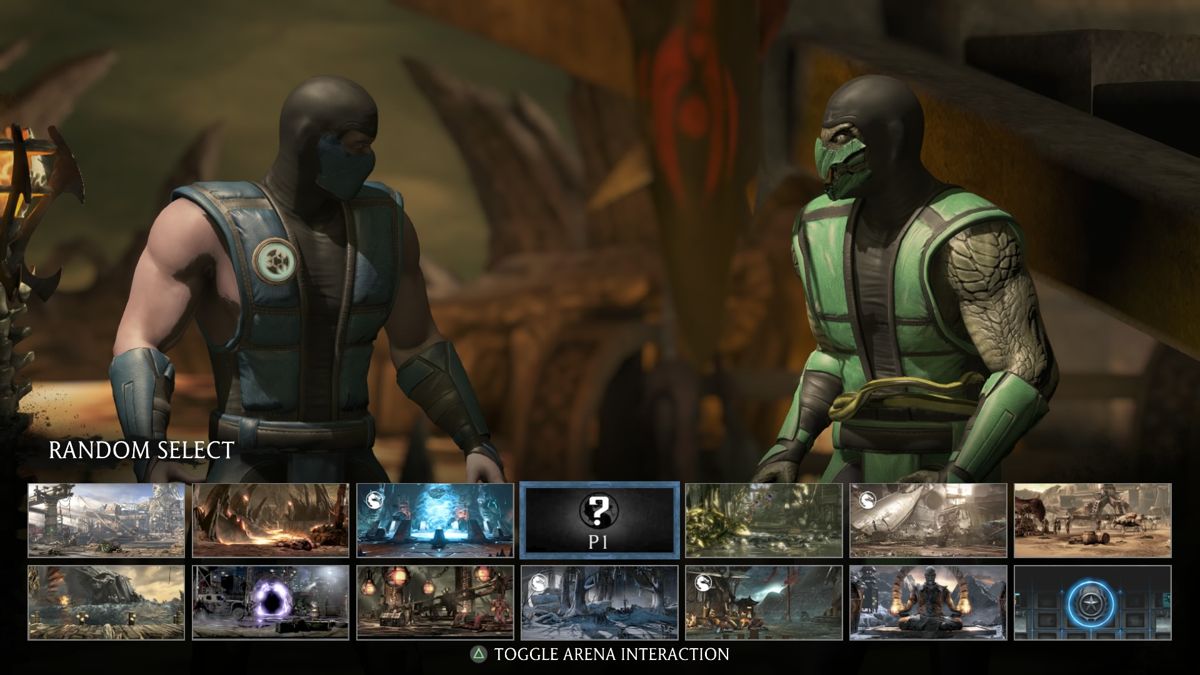Pick the red lantern market arena

click(x=435, y=602)
